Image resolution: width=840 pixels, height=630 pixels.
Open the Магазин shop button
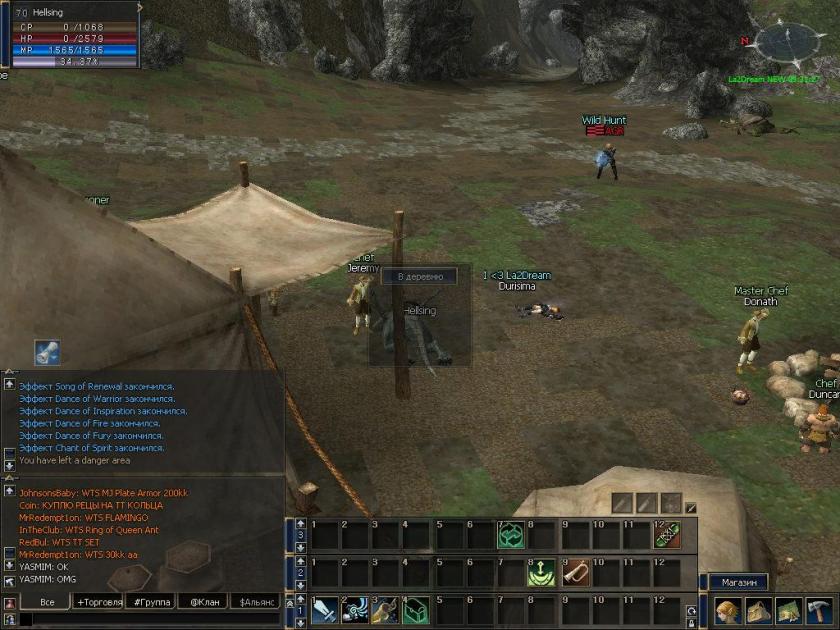(x=739, y=582)
